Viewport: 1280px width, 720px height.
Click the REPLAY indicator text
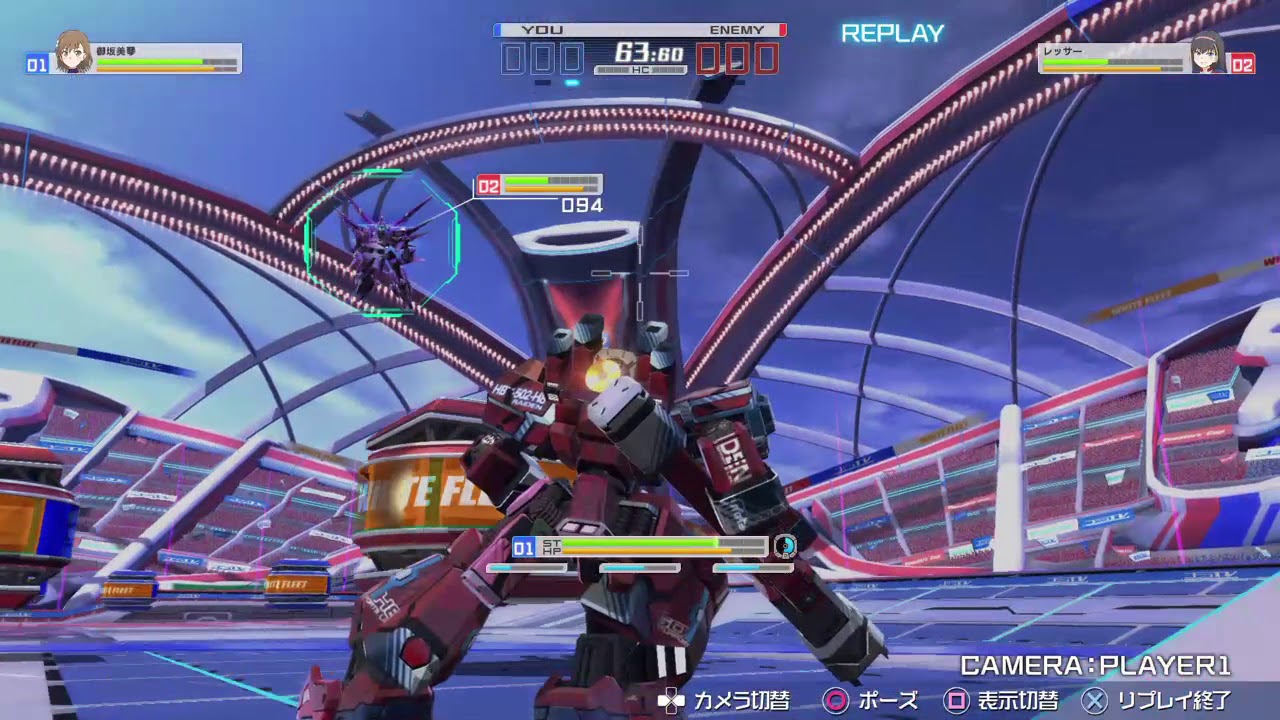tap(893, 32)
